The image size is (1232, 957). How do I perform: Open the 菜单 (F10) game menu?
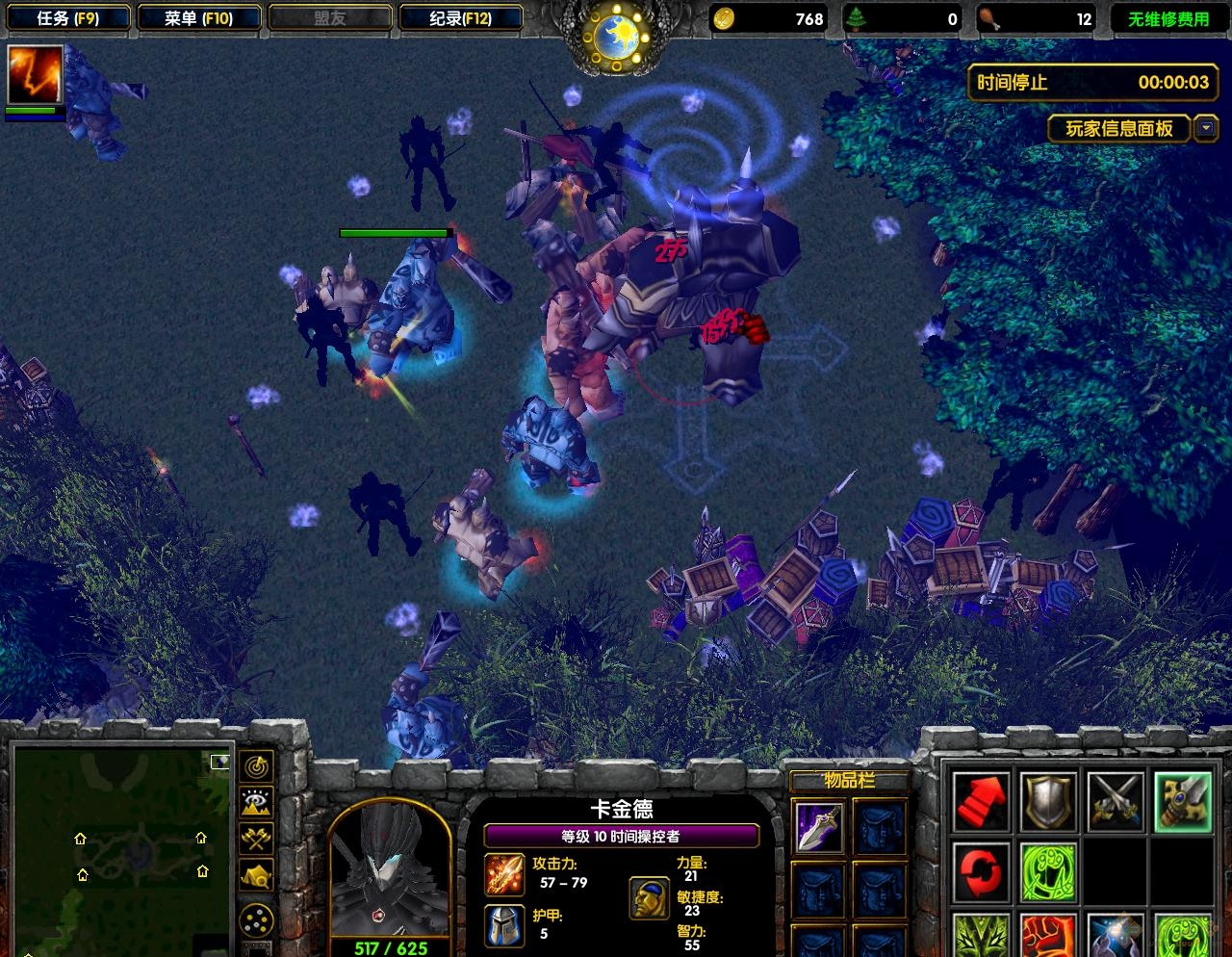click(x=198, y=18)
